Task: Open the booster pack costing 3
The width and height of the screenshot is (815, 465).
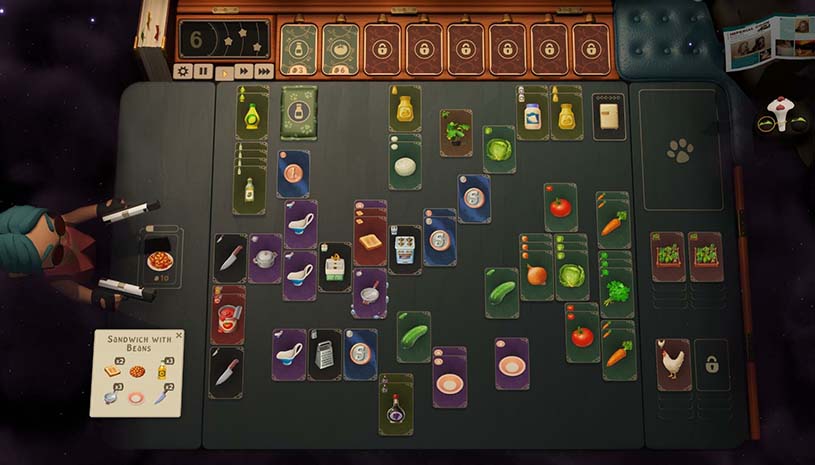Action: point(298,49)
